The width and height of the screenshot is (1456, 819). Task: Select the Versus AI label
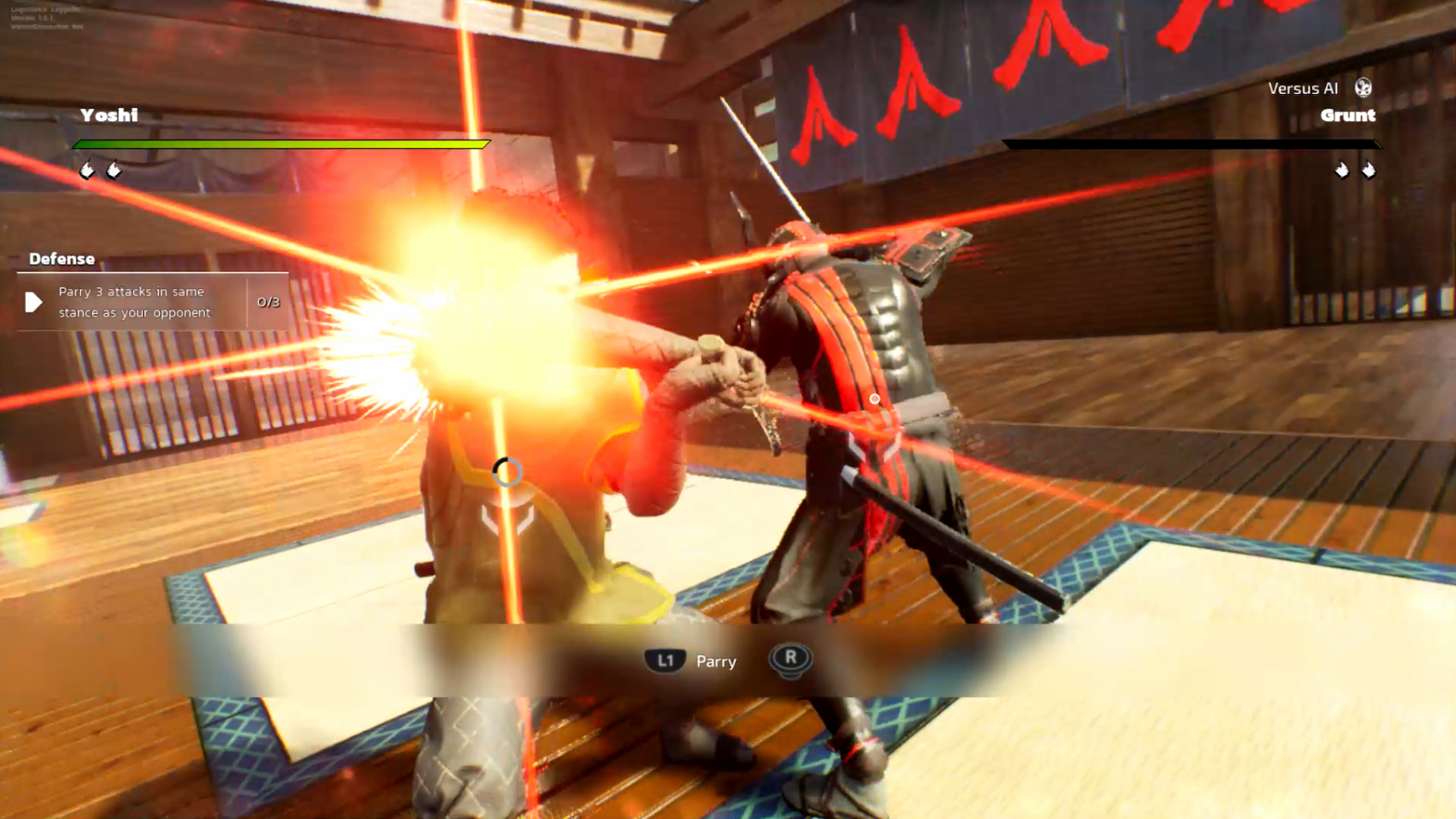[1301, 88]
